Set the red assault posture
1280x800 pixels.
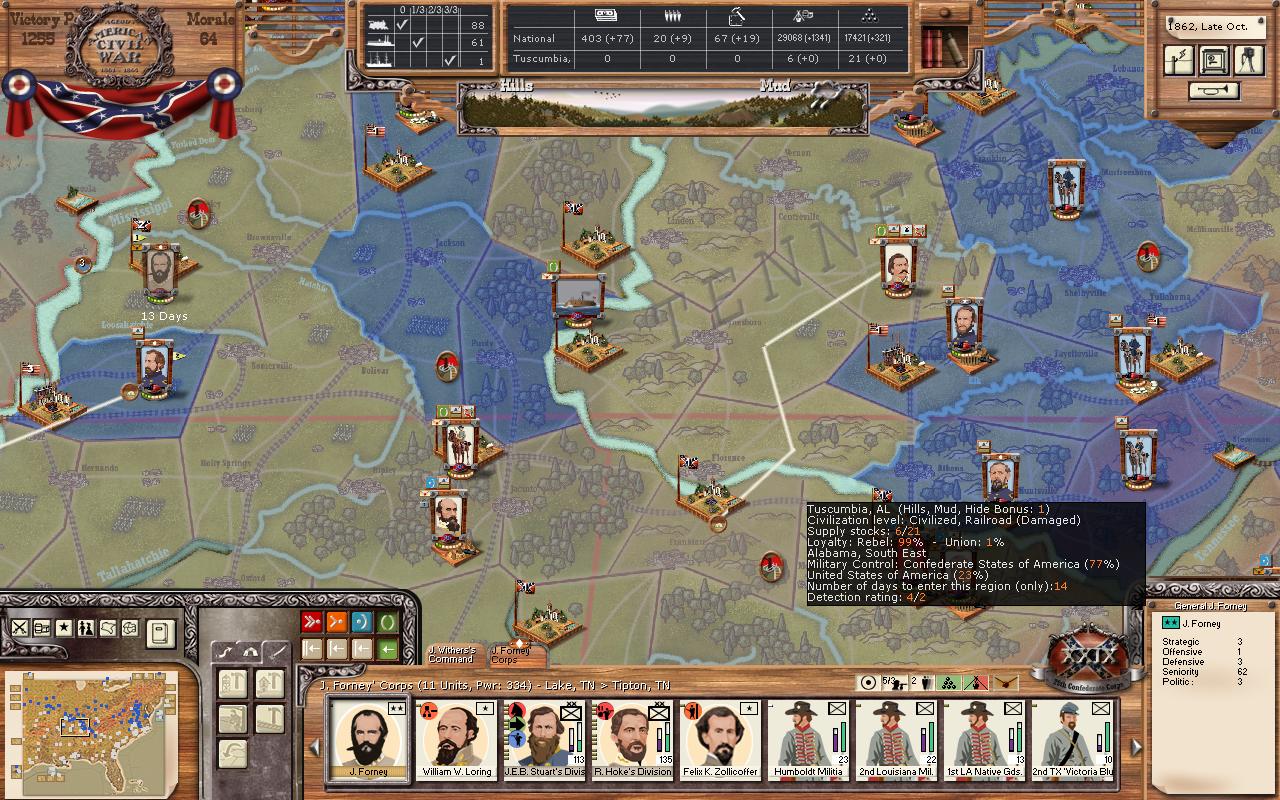[311, 622]
